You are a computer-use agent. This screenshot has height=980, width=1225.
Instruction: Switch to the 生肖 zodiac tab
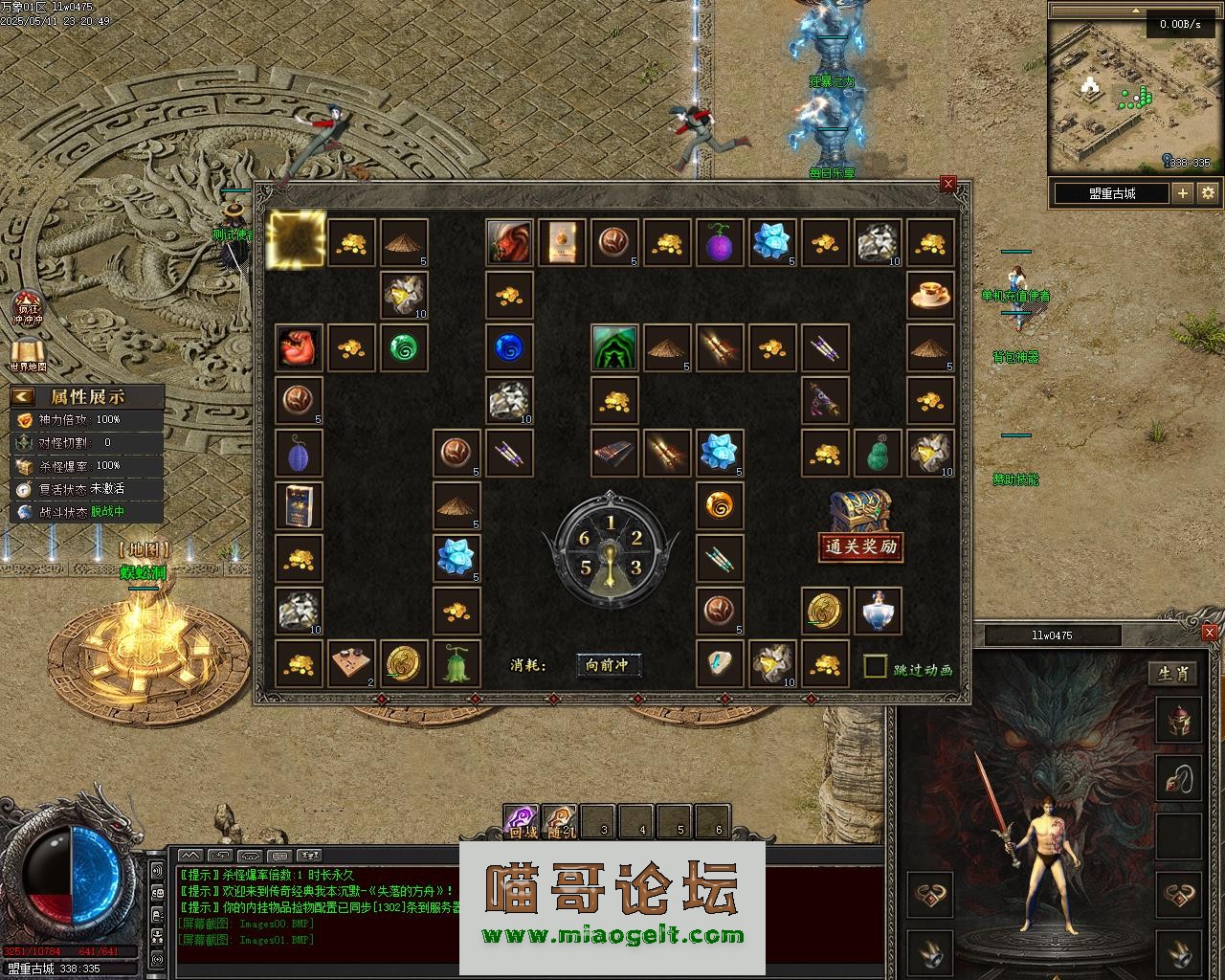coord(1173,674)
